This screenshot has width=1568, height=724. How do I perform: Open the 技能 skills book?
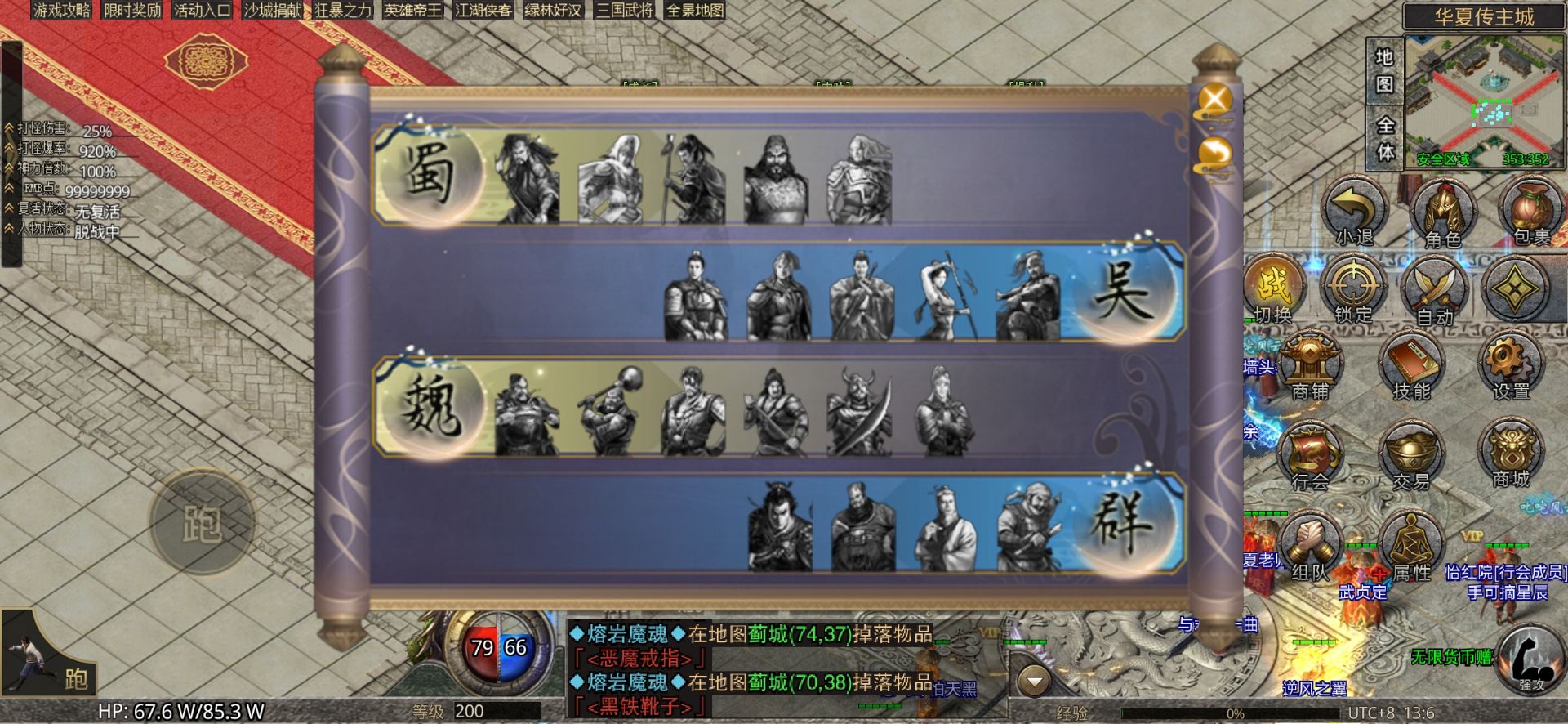[1411, 367]
